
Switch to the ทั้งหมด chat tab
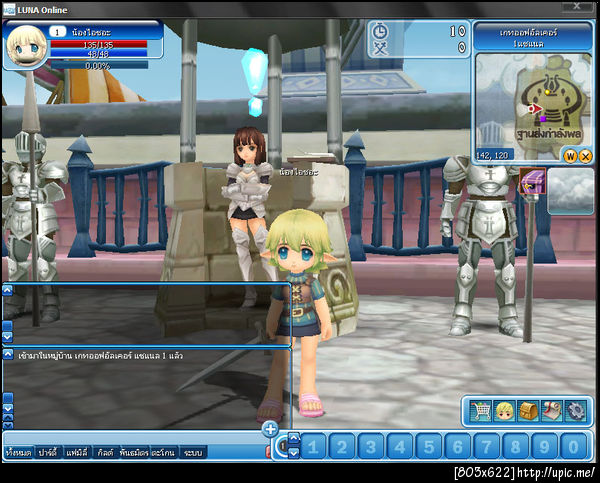point(18,452)
